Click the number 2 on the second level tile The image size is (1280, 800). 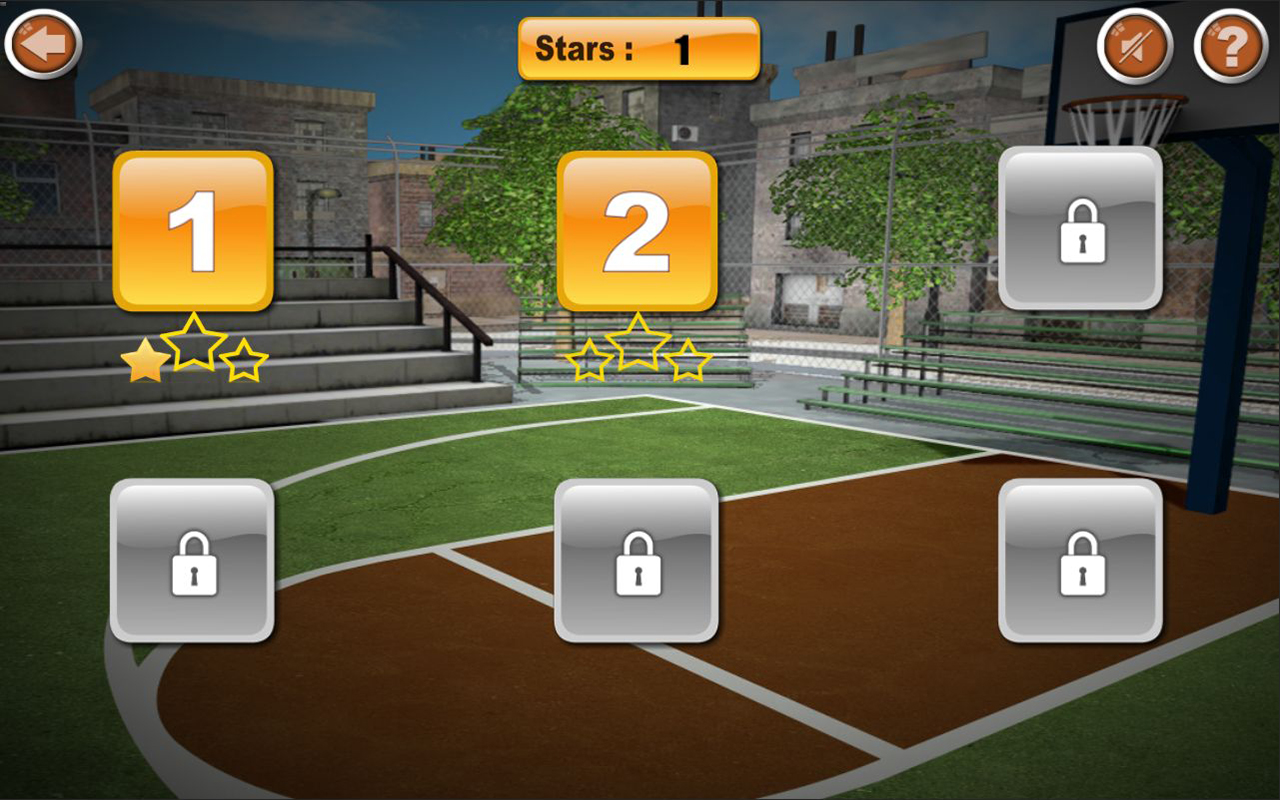tap(637, 232)
